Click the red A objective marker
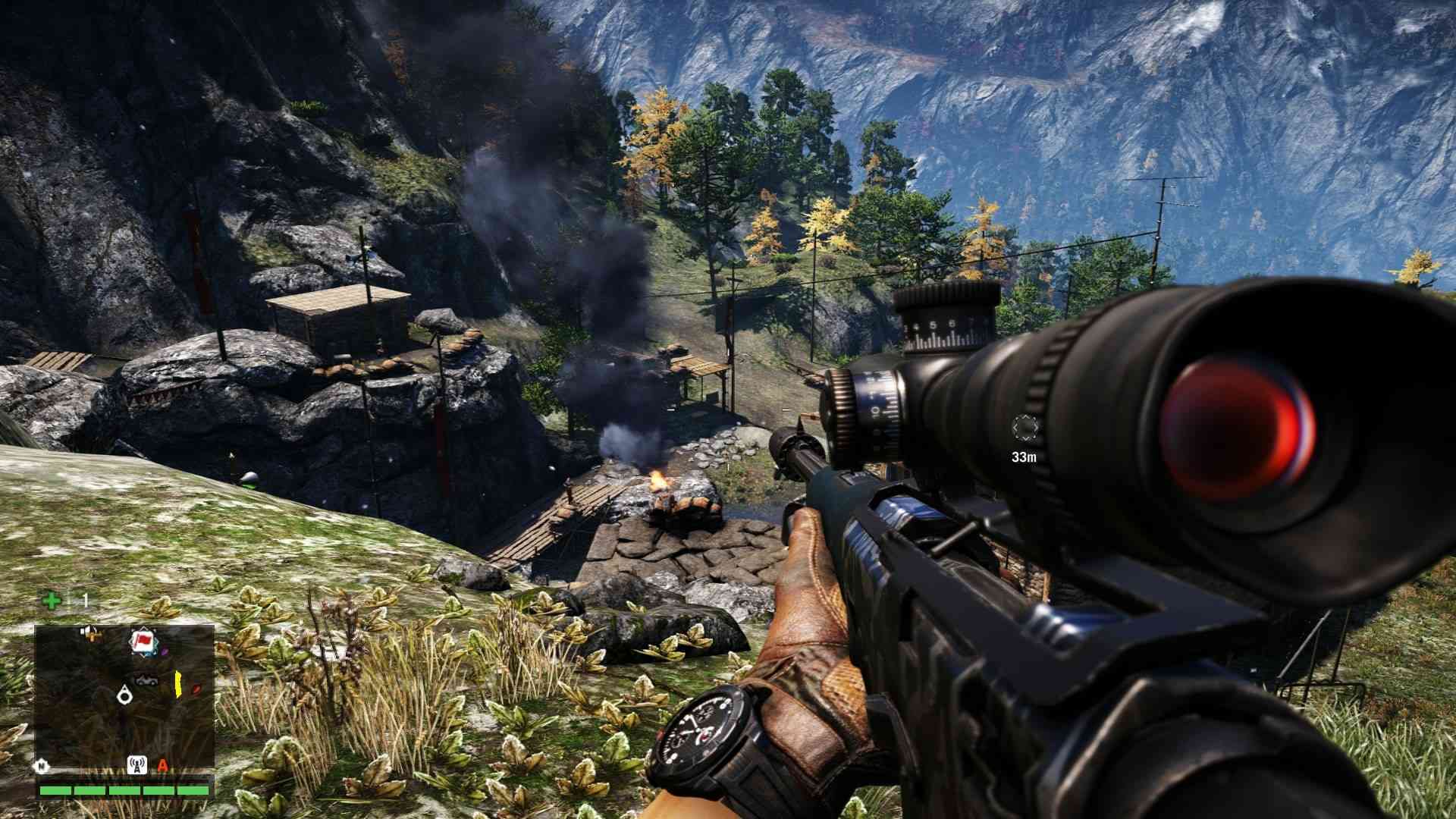The height and width of the screenshot is (819, 1456). click(x=162, y=764)
